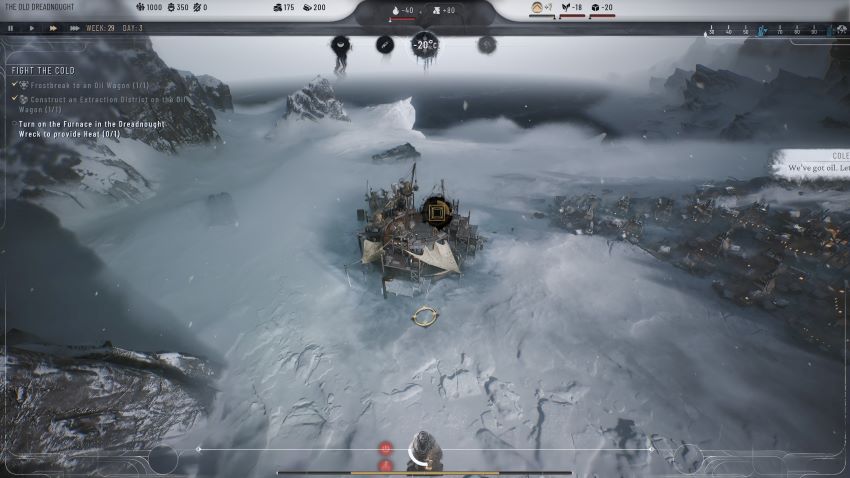Open the round district icon with dripping tendrils

[340, 45]
